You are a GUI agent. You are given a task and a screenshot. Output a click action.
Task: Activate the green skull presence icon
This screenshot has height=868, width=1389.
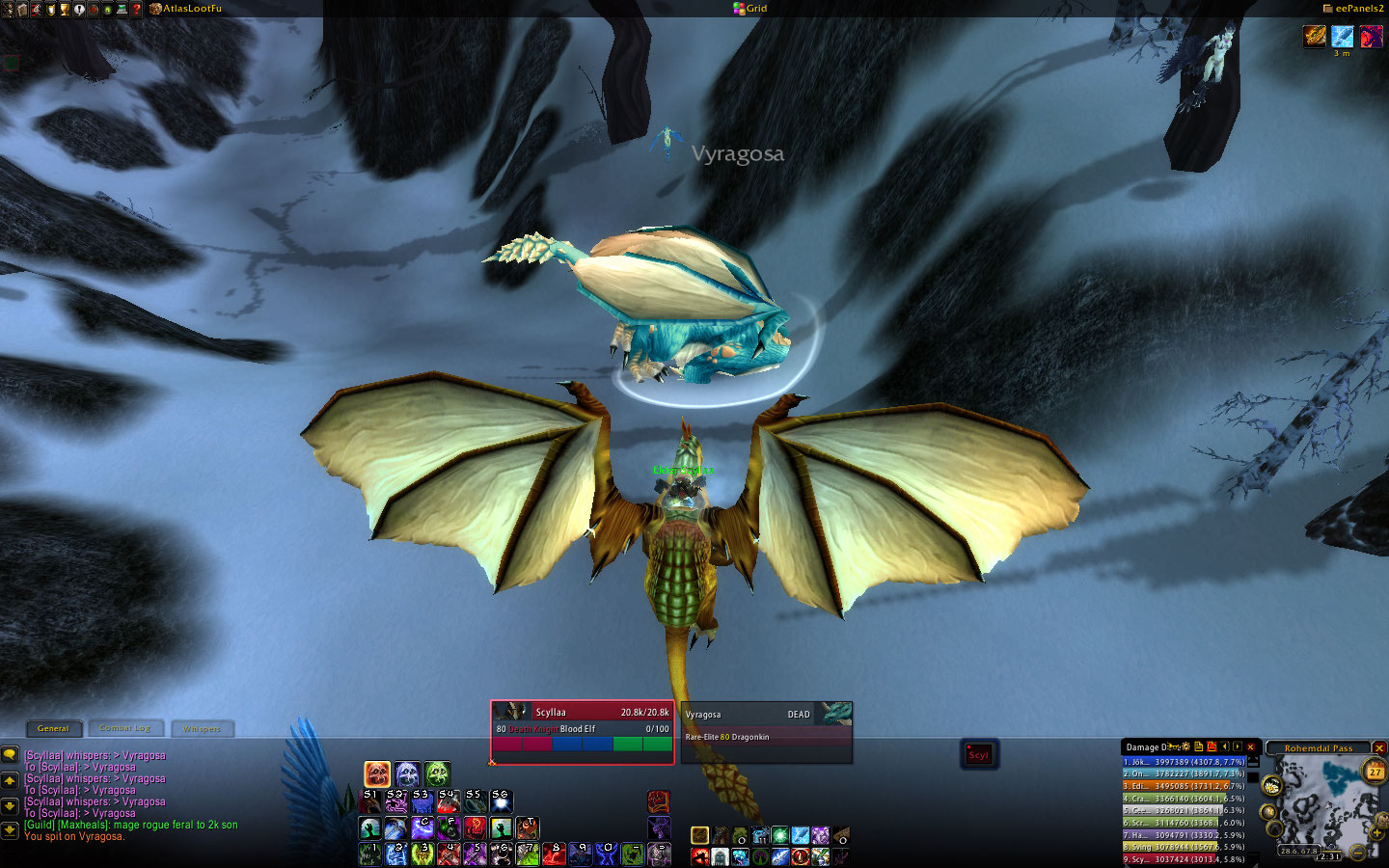[437, 773]
